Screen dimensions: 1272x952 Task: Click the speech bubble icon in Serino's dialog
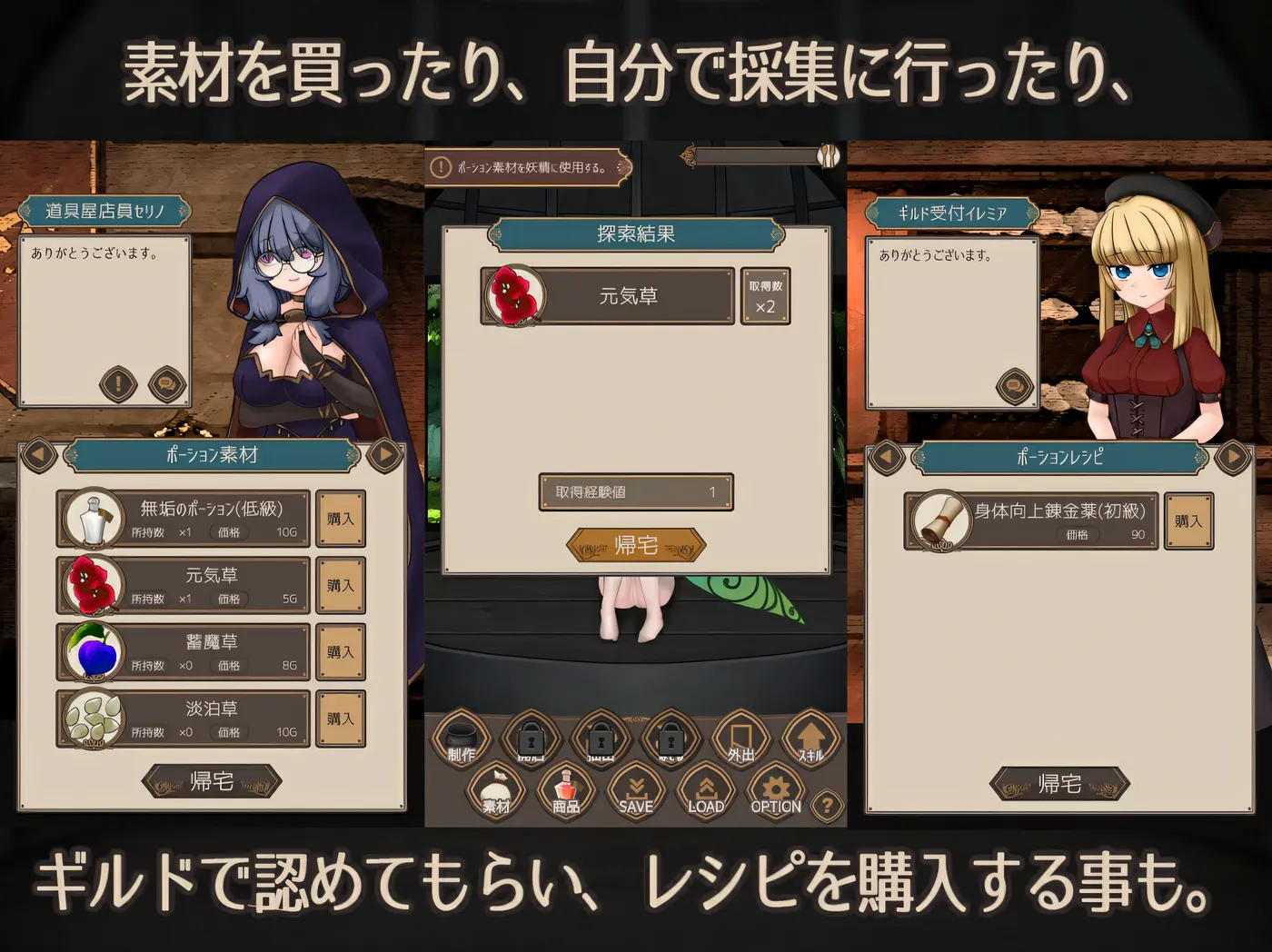pos(168,384)
